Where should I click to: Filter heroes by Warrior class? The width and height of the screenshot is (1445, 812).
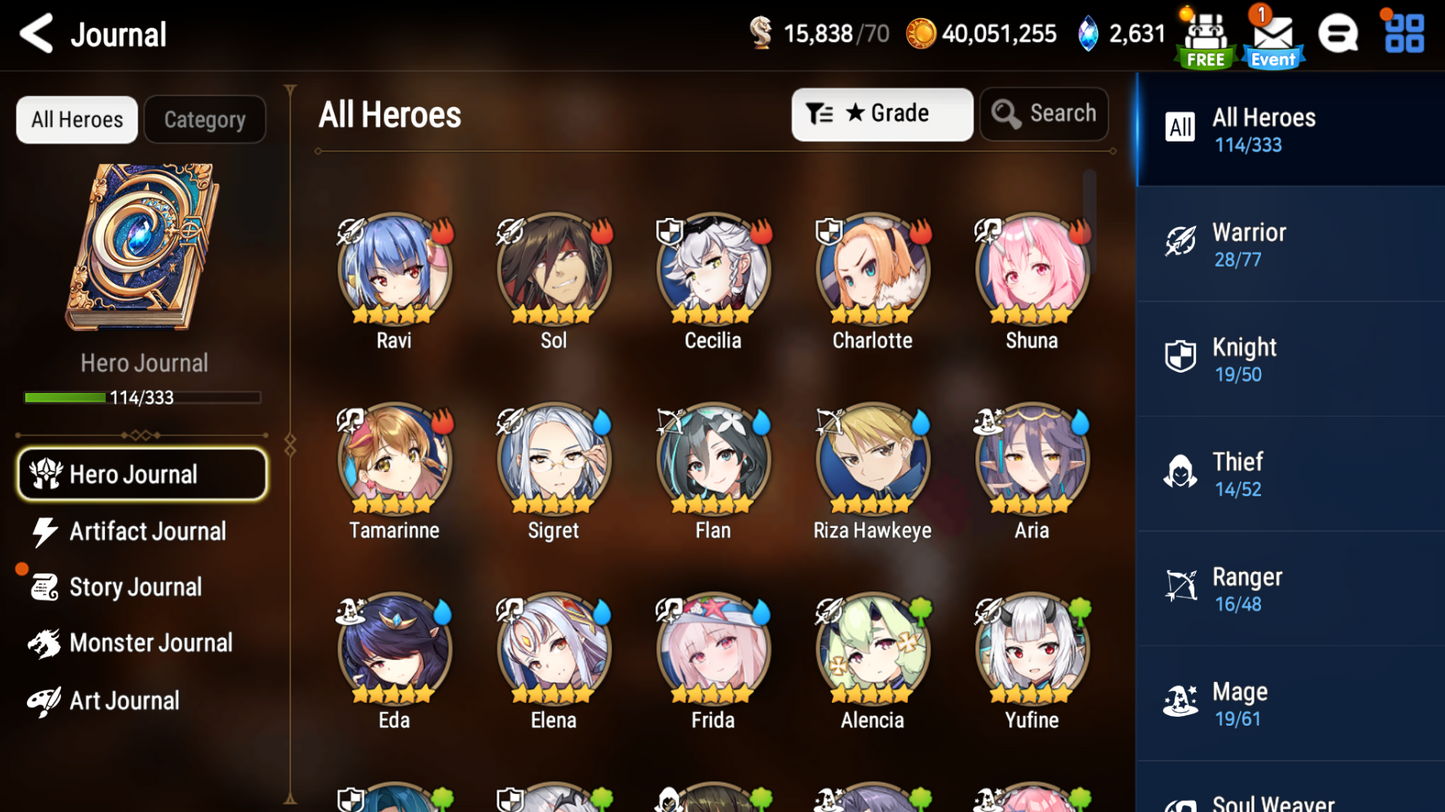click(1289, 245)
